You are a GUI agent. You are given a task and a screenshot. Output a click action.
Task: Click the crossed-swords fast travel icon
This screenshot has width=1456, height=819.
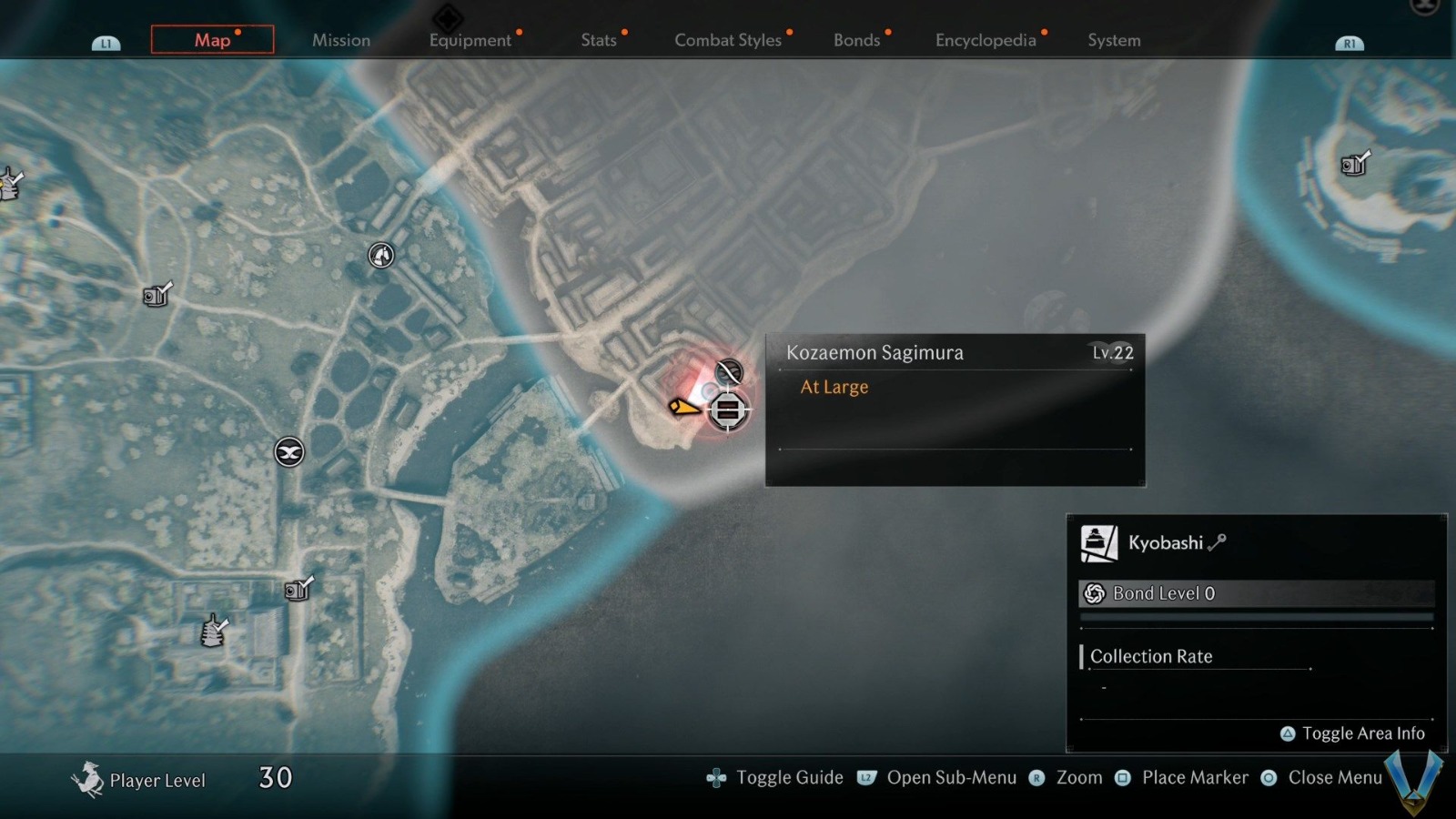[288, 452]
